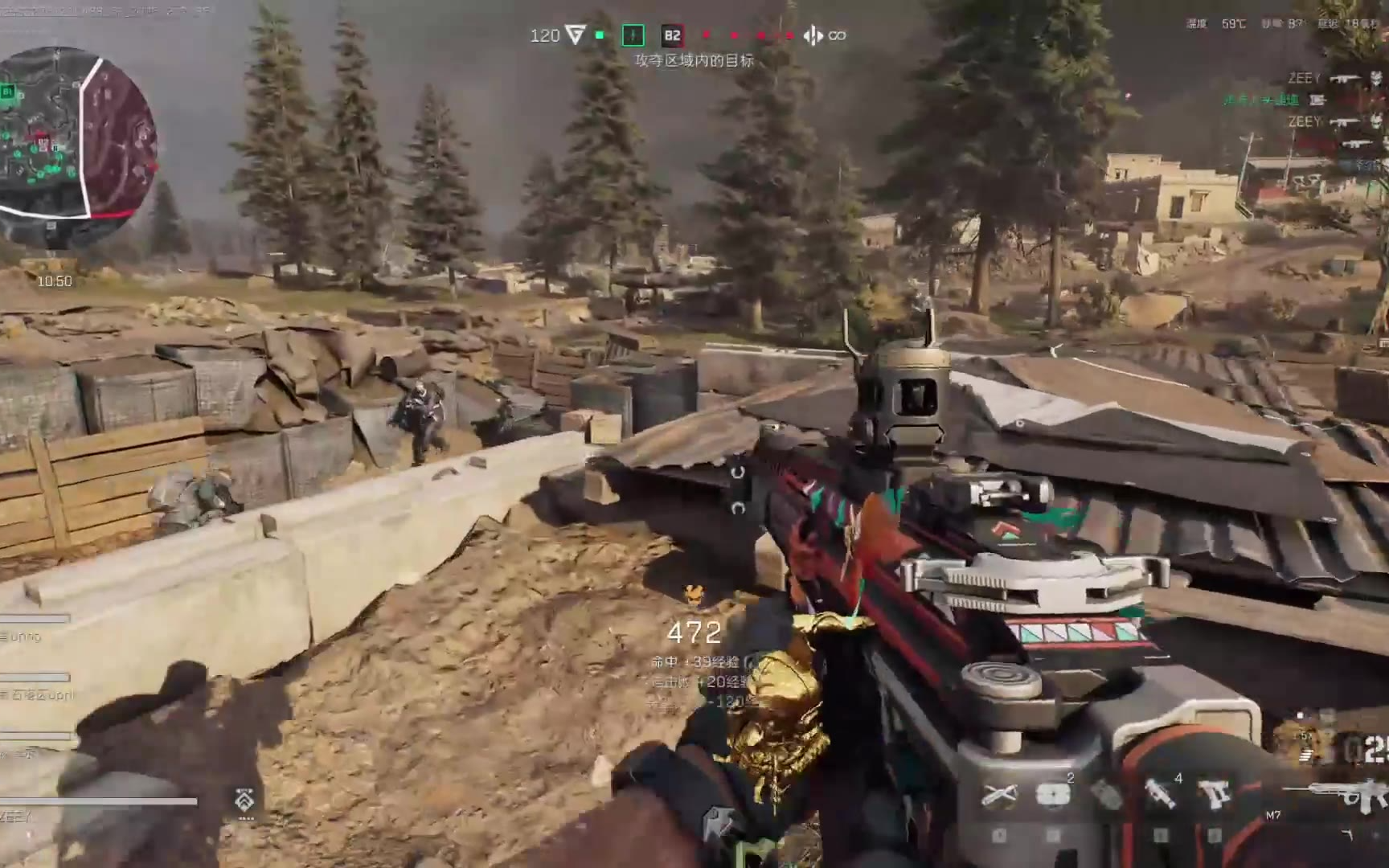Select the rocket launcher equipment icon
This screenshot has width=1389, height=868.
click(1158, 793)
